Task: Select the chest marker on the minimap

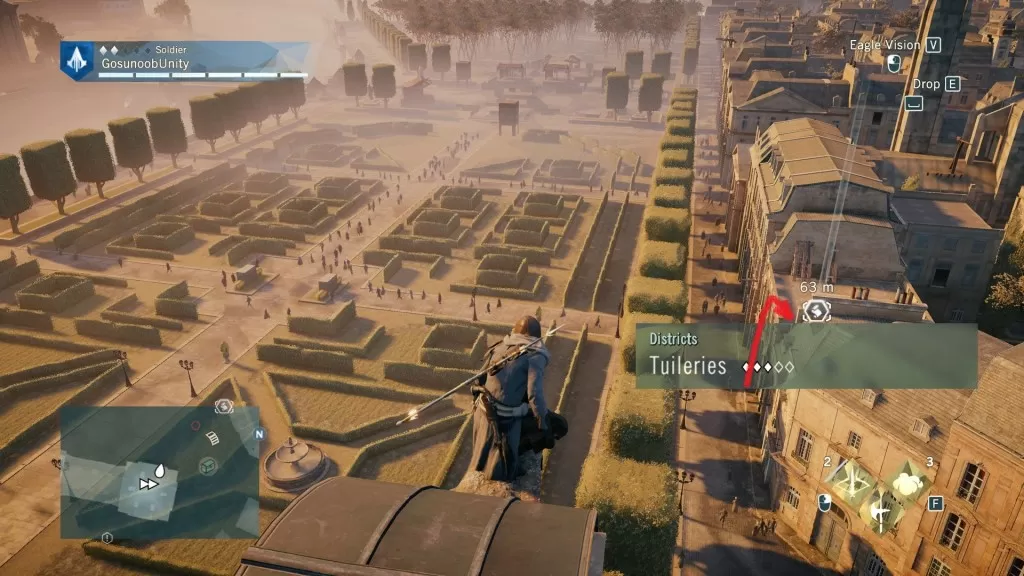Action: [208, 465]
